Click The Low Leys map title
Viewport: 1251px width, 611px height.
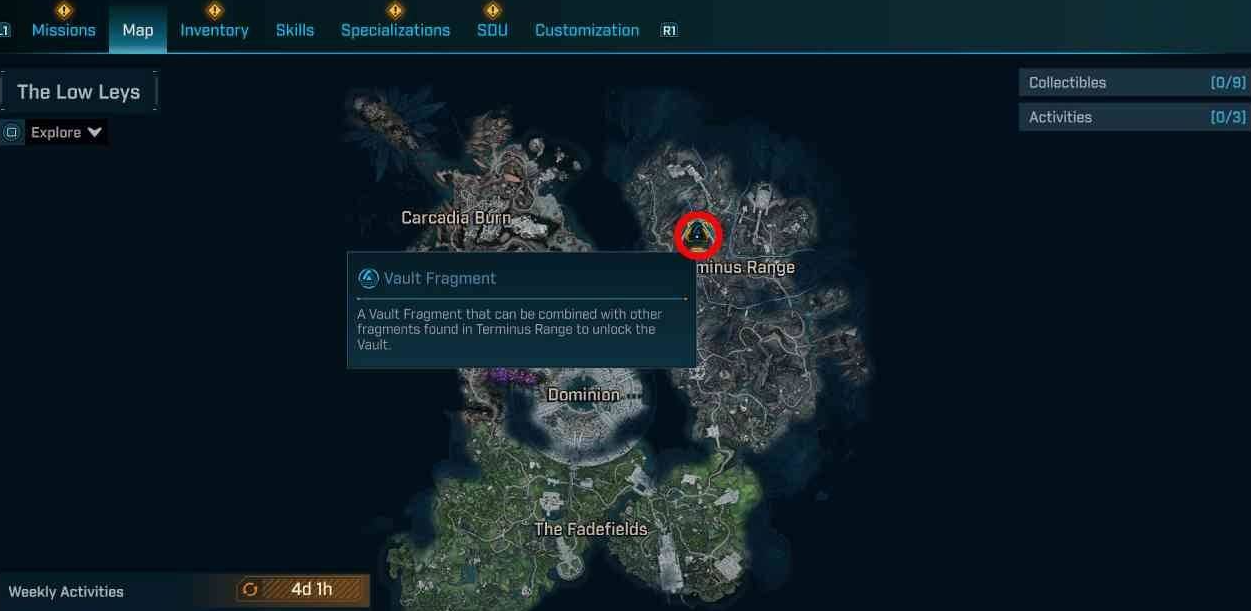pos(79,92)
